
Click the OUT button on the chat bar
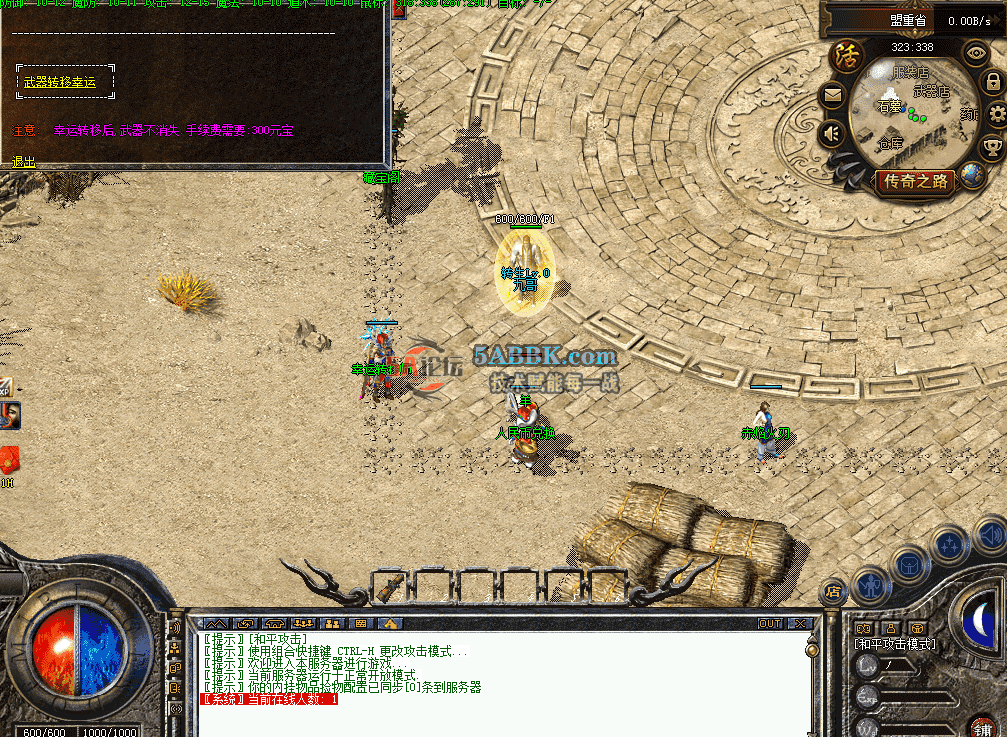770,623
